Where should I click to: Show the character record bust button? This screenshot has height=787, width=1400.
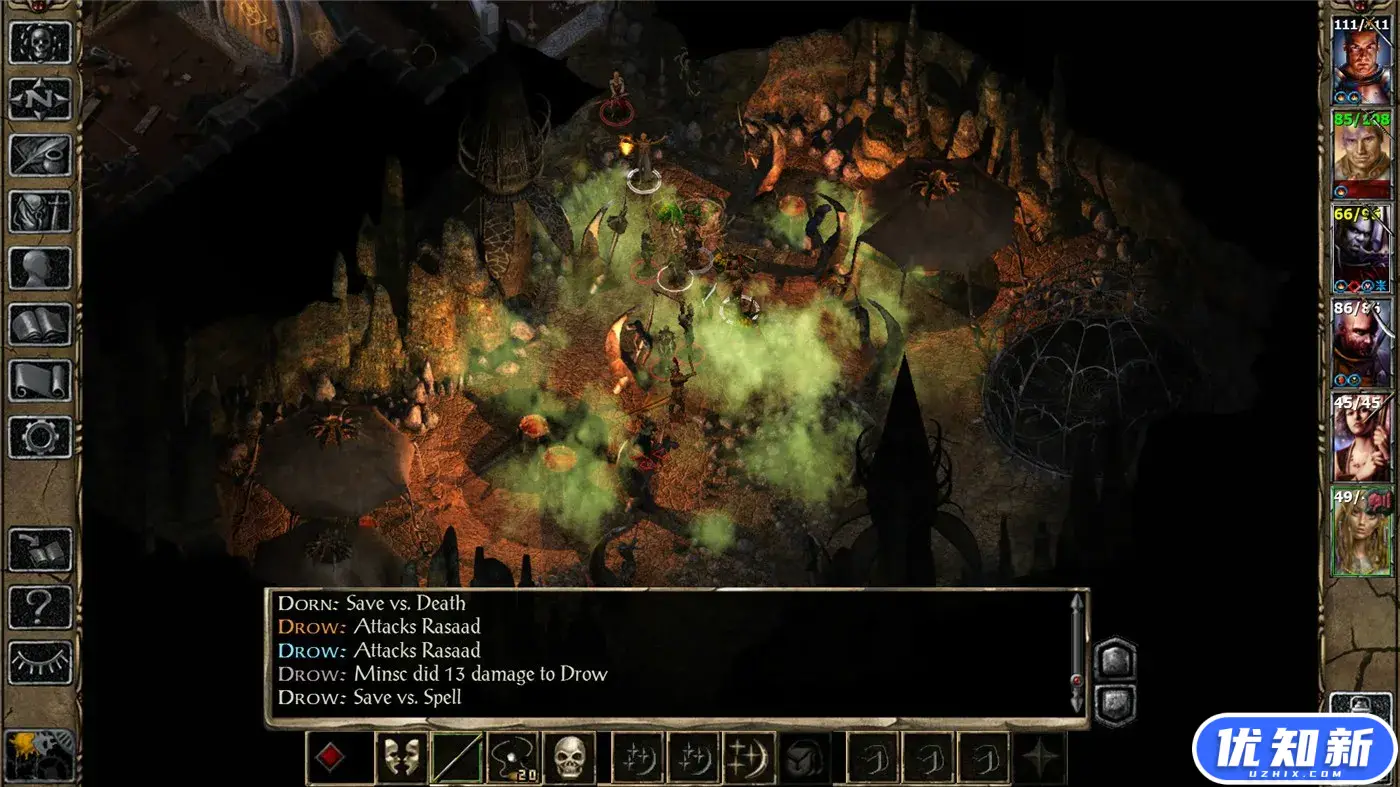40,268
